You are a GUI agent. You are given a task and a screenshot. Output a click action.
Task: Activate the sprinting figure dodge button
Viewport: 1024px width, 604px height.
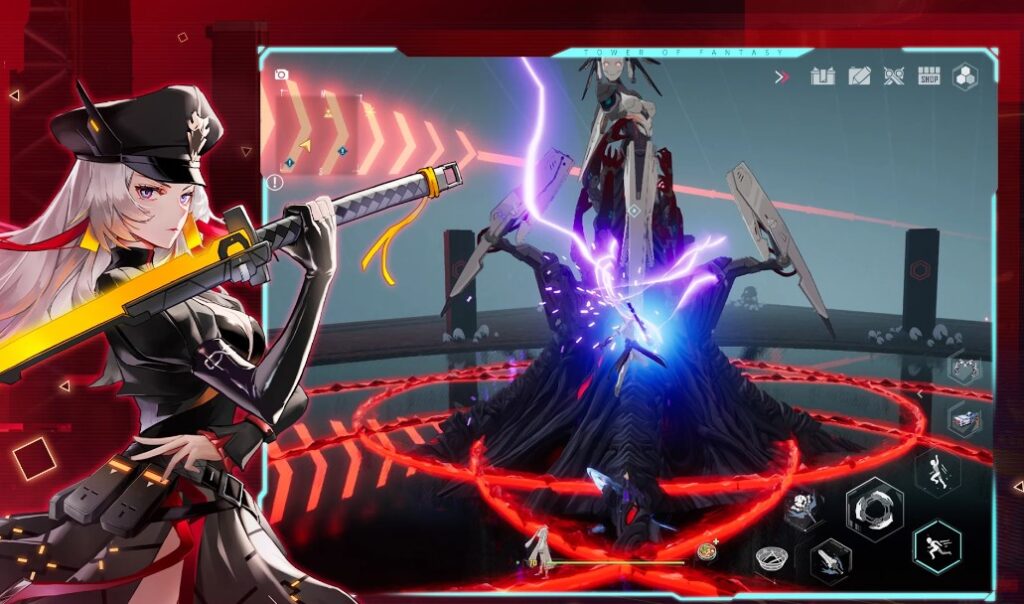pyautogui.click(x=937, y=547)
